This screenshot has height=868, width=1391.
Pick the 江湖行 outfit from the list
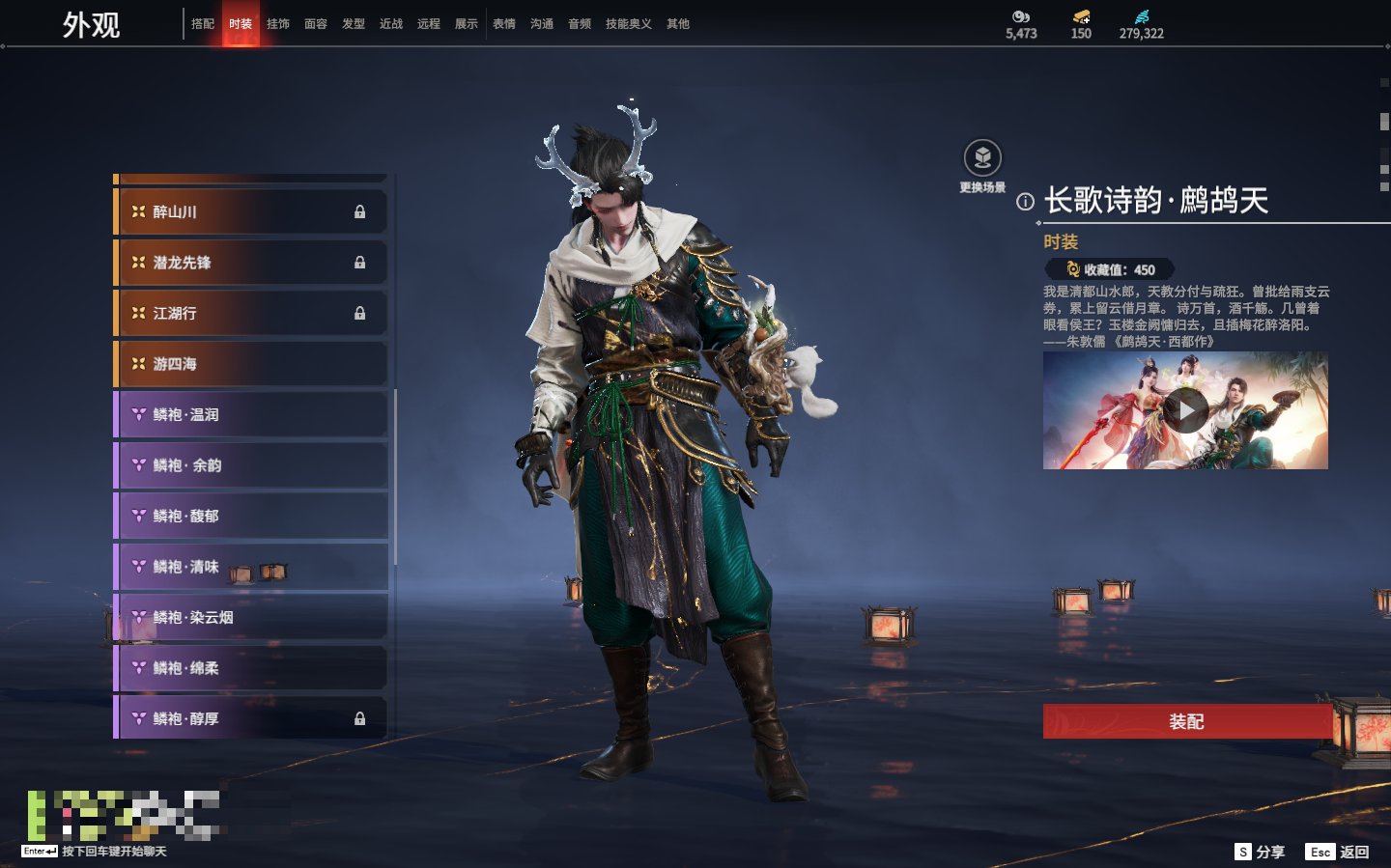pos(250,313)
